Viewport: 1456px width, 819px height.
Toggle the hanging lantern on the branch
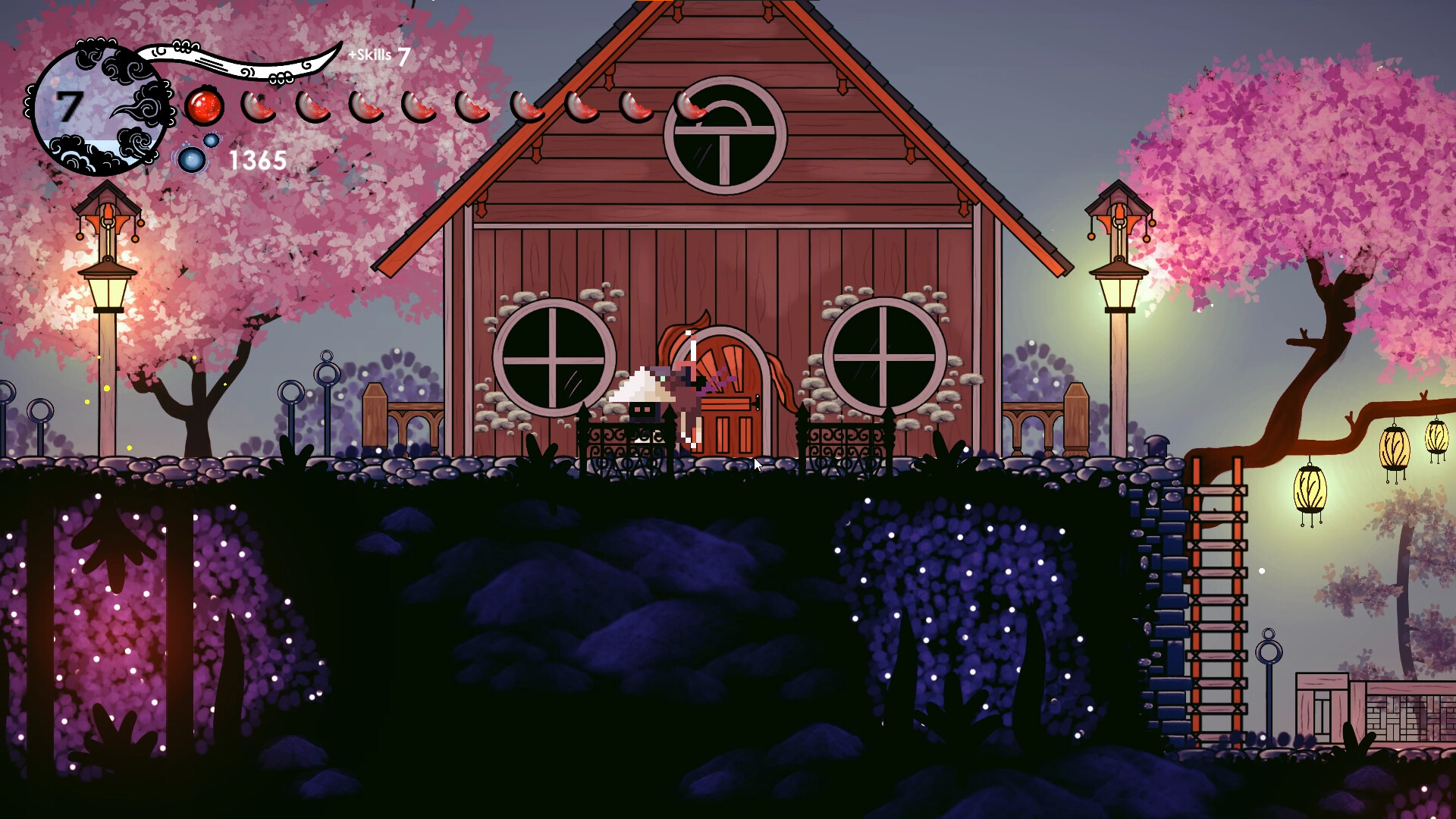(1312, 489)
